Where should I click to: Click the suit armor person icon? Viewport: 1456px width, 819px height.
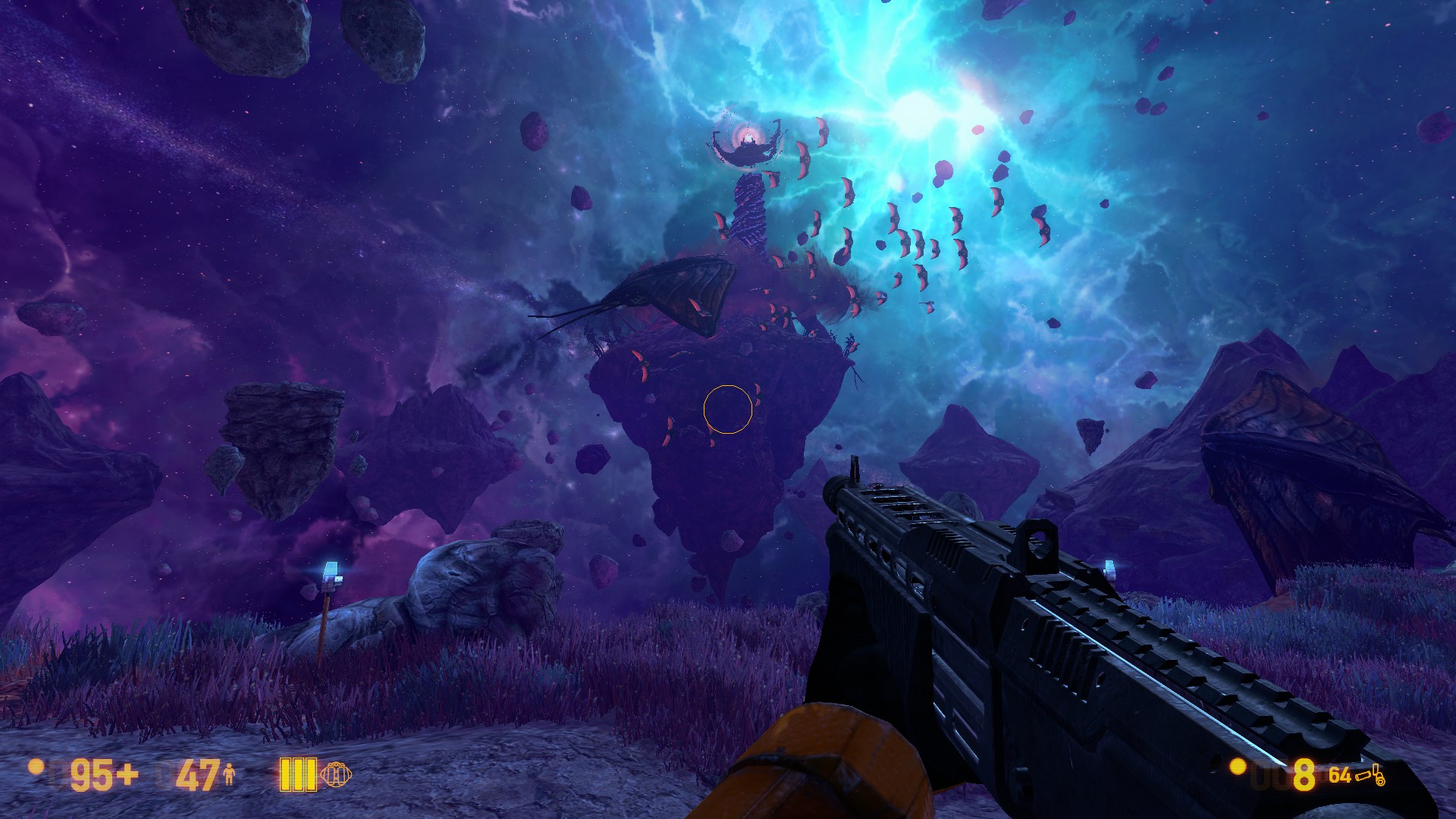[x=229, y=775]
